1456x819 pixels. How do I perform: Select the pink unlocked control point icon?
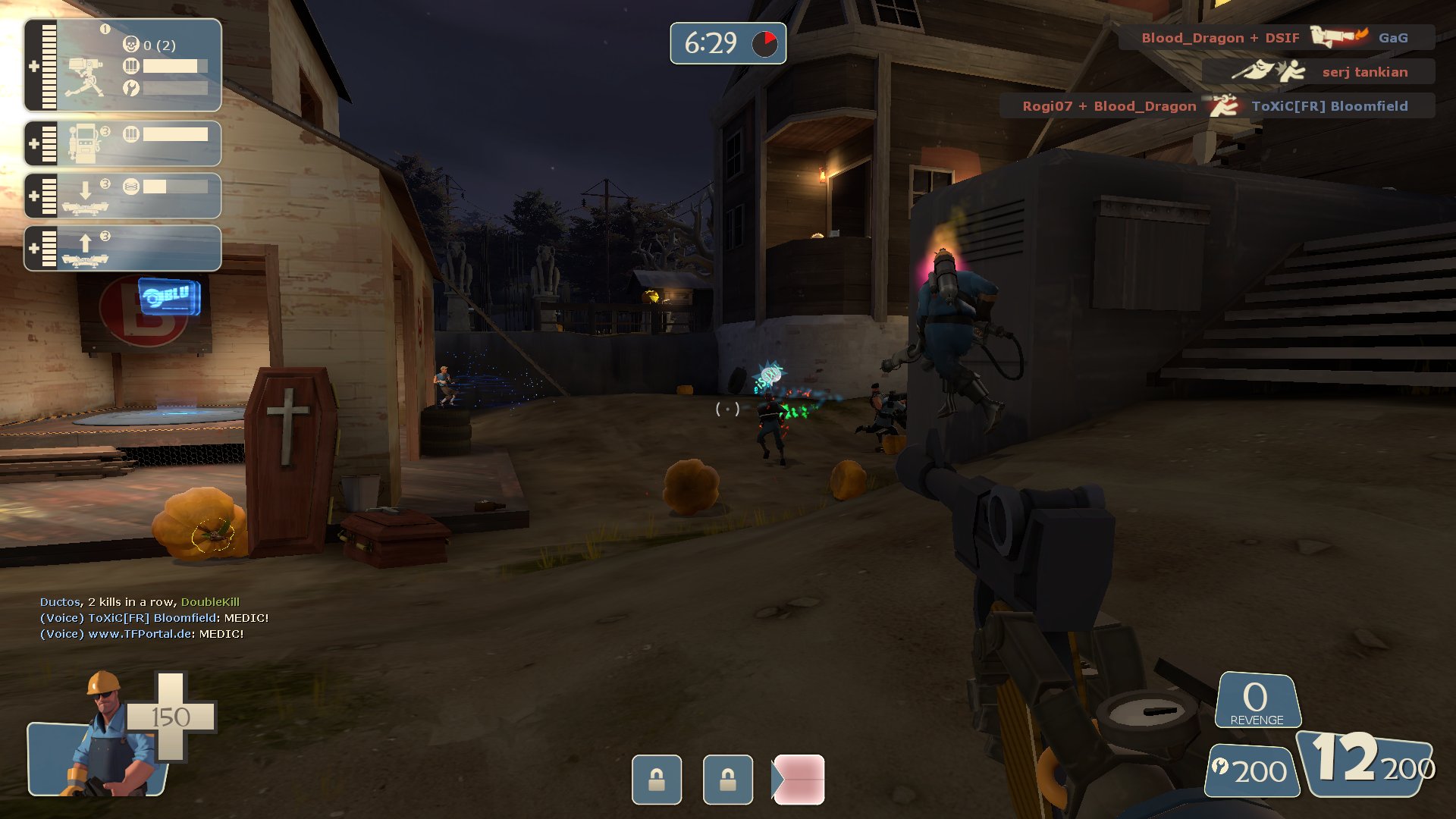pyautogui.click(x=799, y=780)
